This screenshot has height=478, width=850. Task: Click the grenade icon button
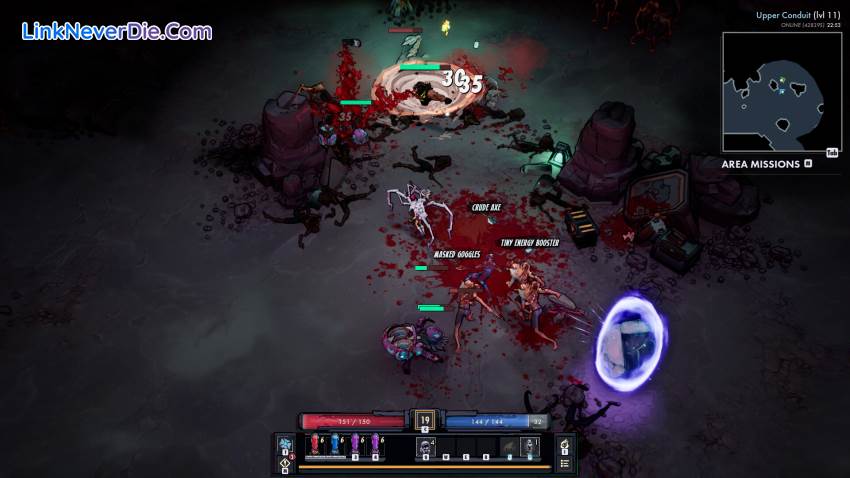point(565,444)
